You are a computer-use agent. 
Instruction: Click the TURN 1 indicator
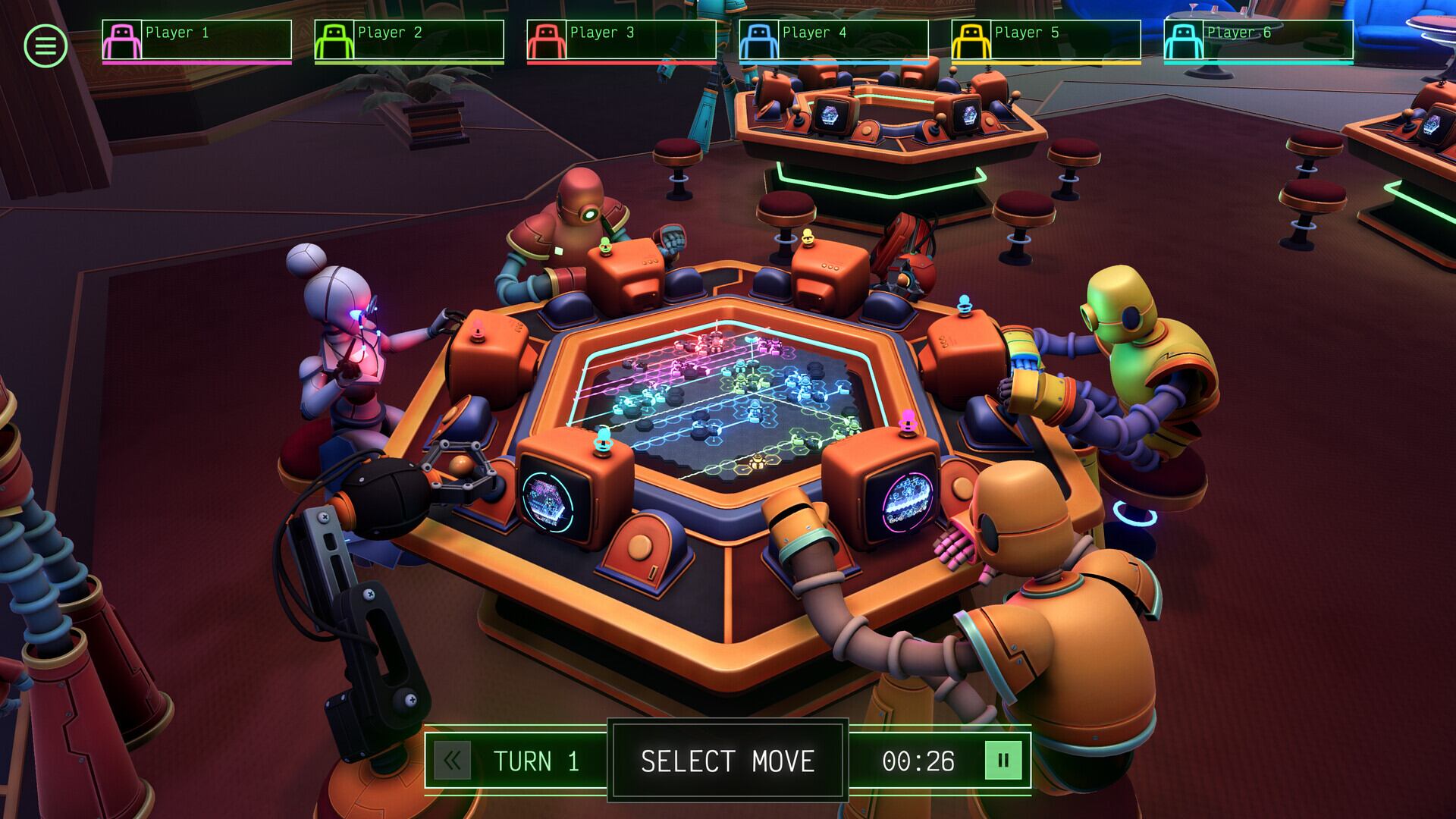coord(536,761)
